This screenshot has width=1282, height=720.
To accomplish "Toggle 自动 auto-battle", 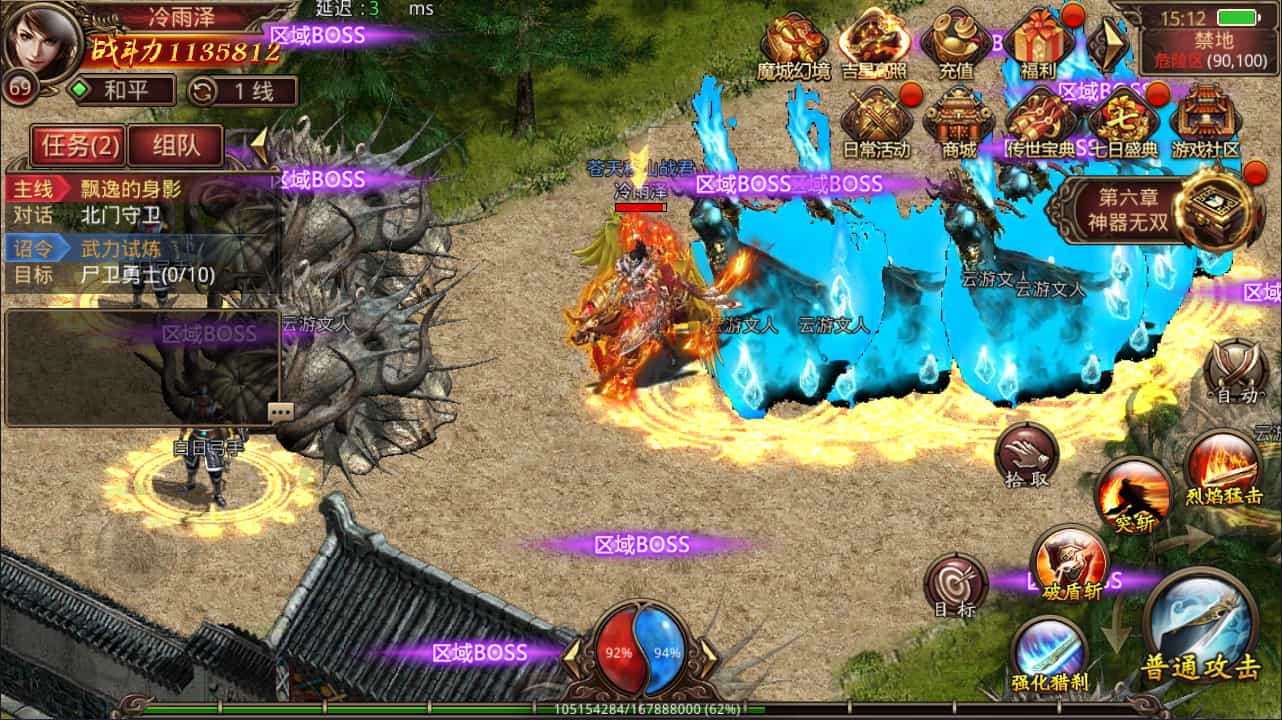I will click(1236, 372).
